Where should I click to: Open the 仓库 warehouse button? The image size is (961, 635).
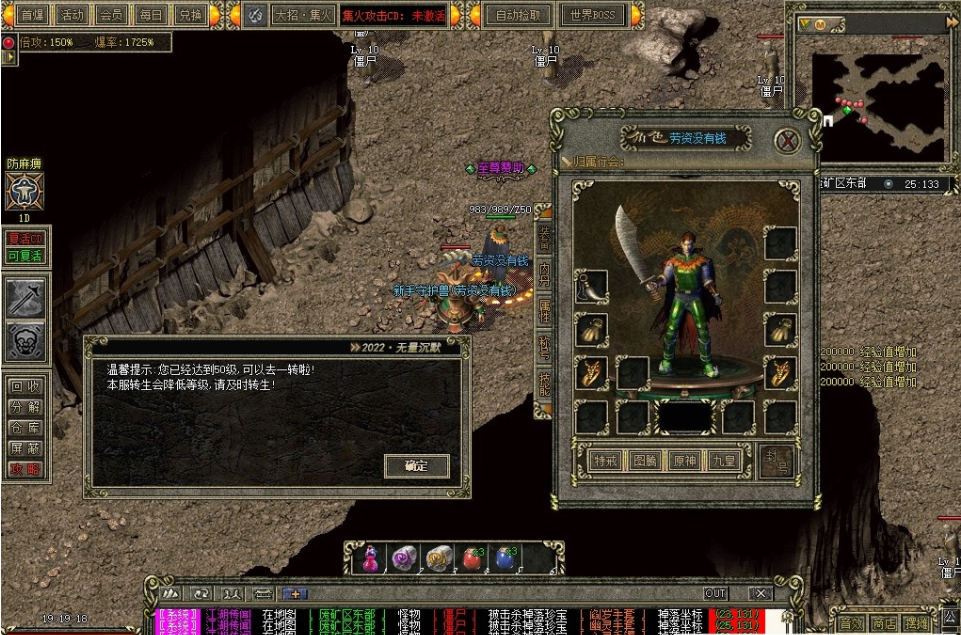click(x=25, y=428)
